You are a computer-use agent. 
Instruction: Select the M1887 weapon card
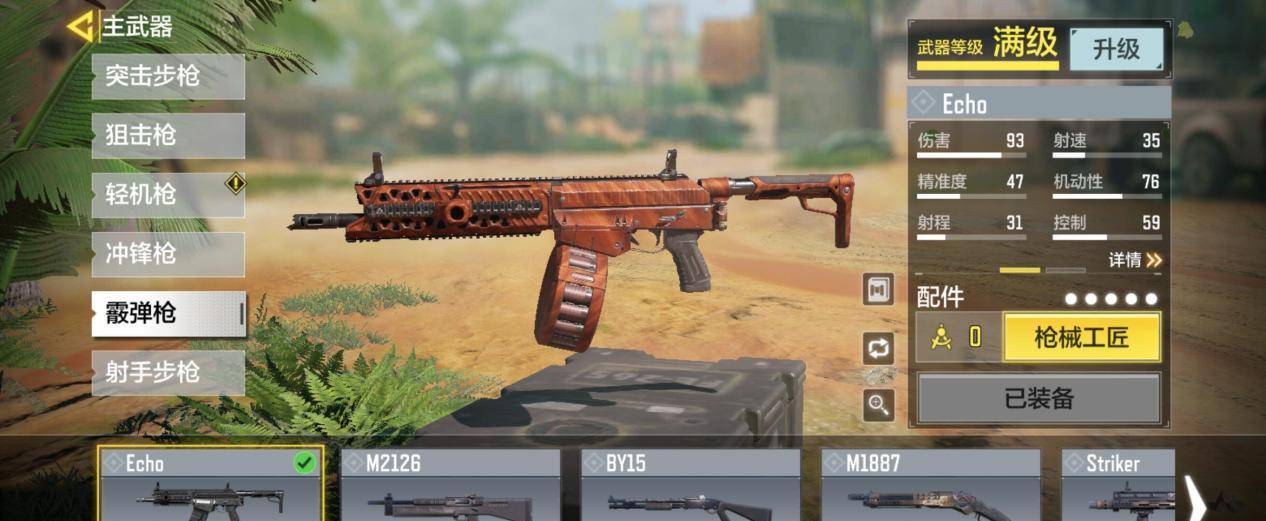click(930, 485)
